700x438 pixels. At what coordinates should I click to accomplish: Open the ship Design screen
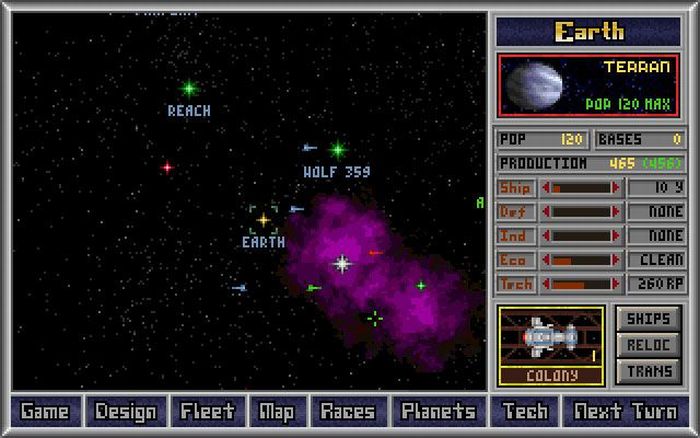coord(126,411)
